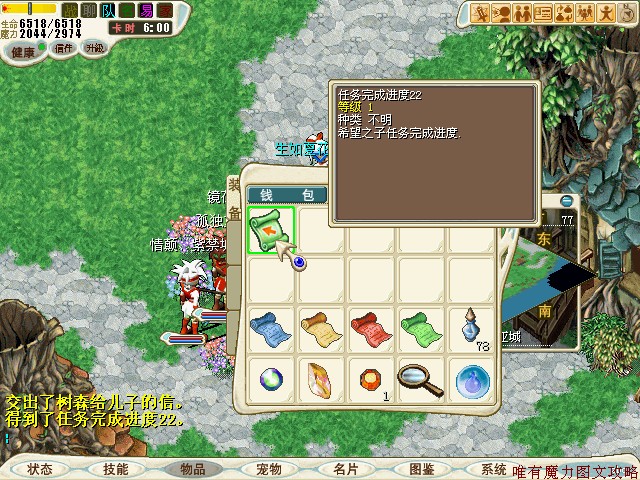
Task: Use the potion bottle with count 78
Action: point(470,329)
